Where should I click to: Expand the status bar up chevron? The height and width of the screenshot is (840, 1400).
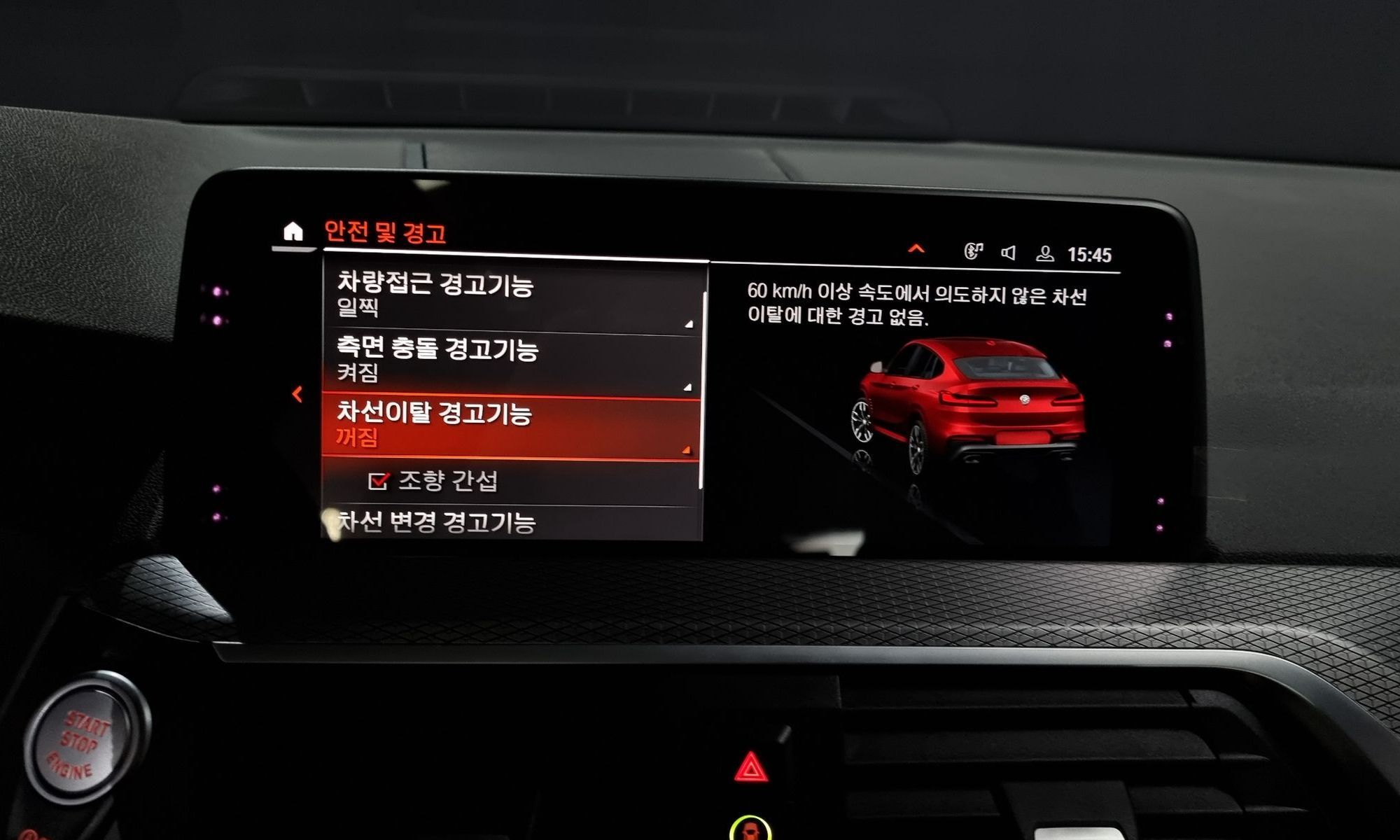(x=916, y=249)
